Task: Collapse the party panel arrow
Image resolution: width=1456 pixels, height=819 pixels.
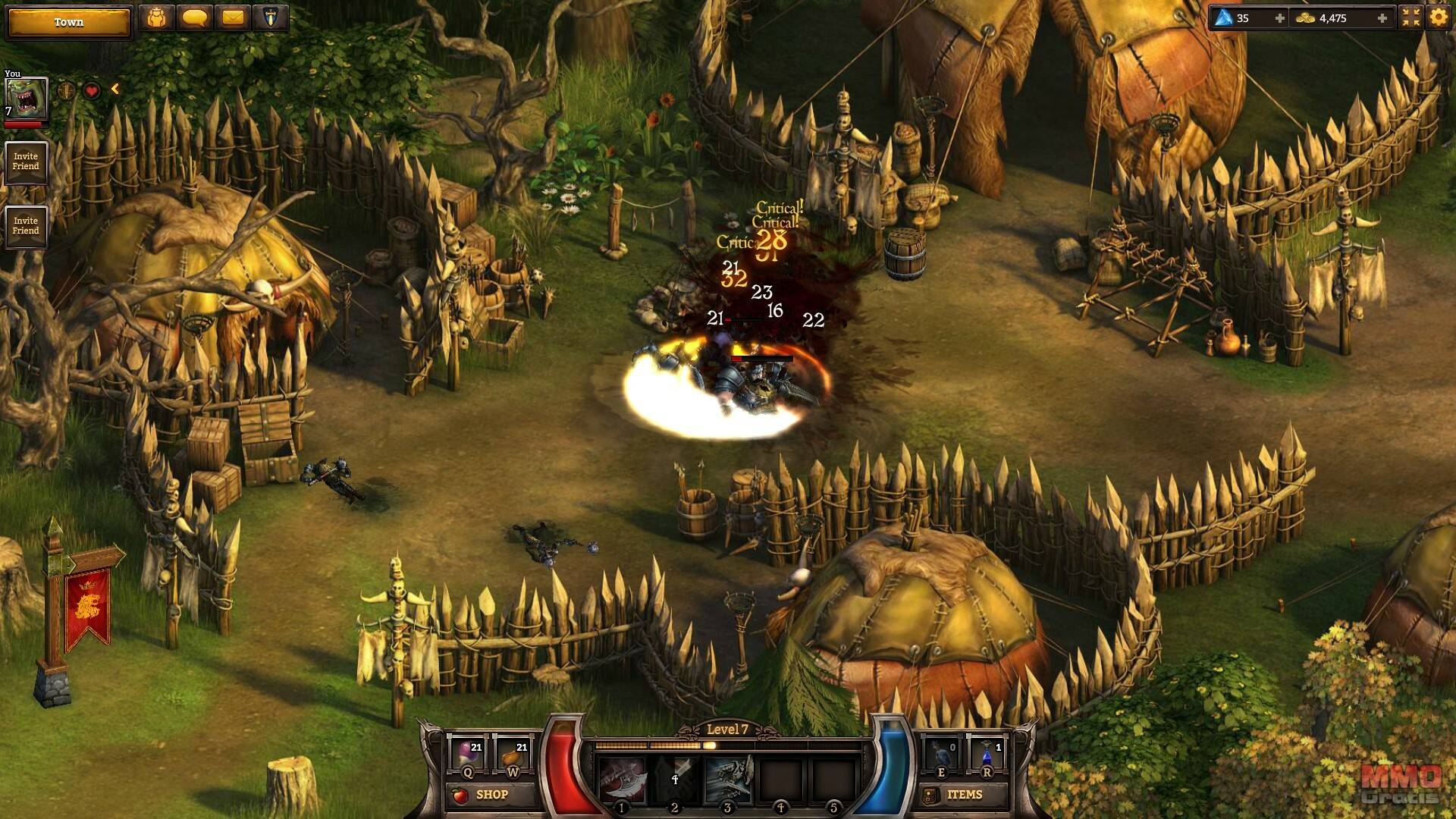Action: tap(115, 89)
